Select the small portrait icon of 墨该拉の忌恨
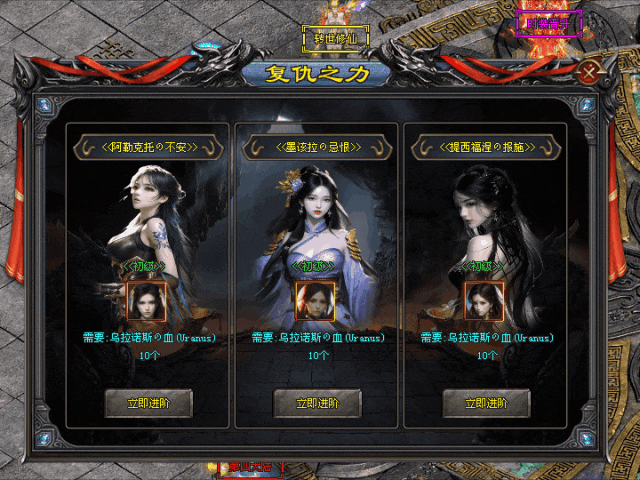 [x=315, y=300]
